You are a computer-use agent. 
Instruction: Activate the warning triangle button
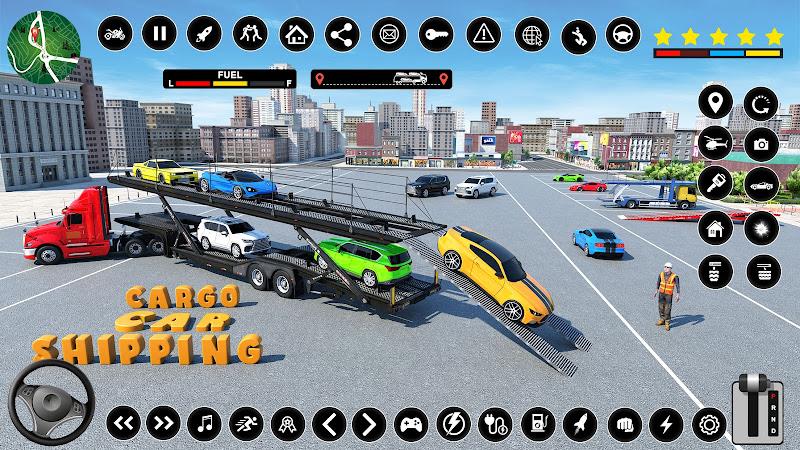tap(484, 35)
